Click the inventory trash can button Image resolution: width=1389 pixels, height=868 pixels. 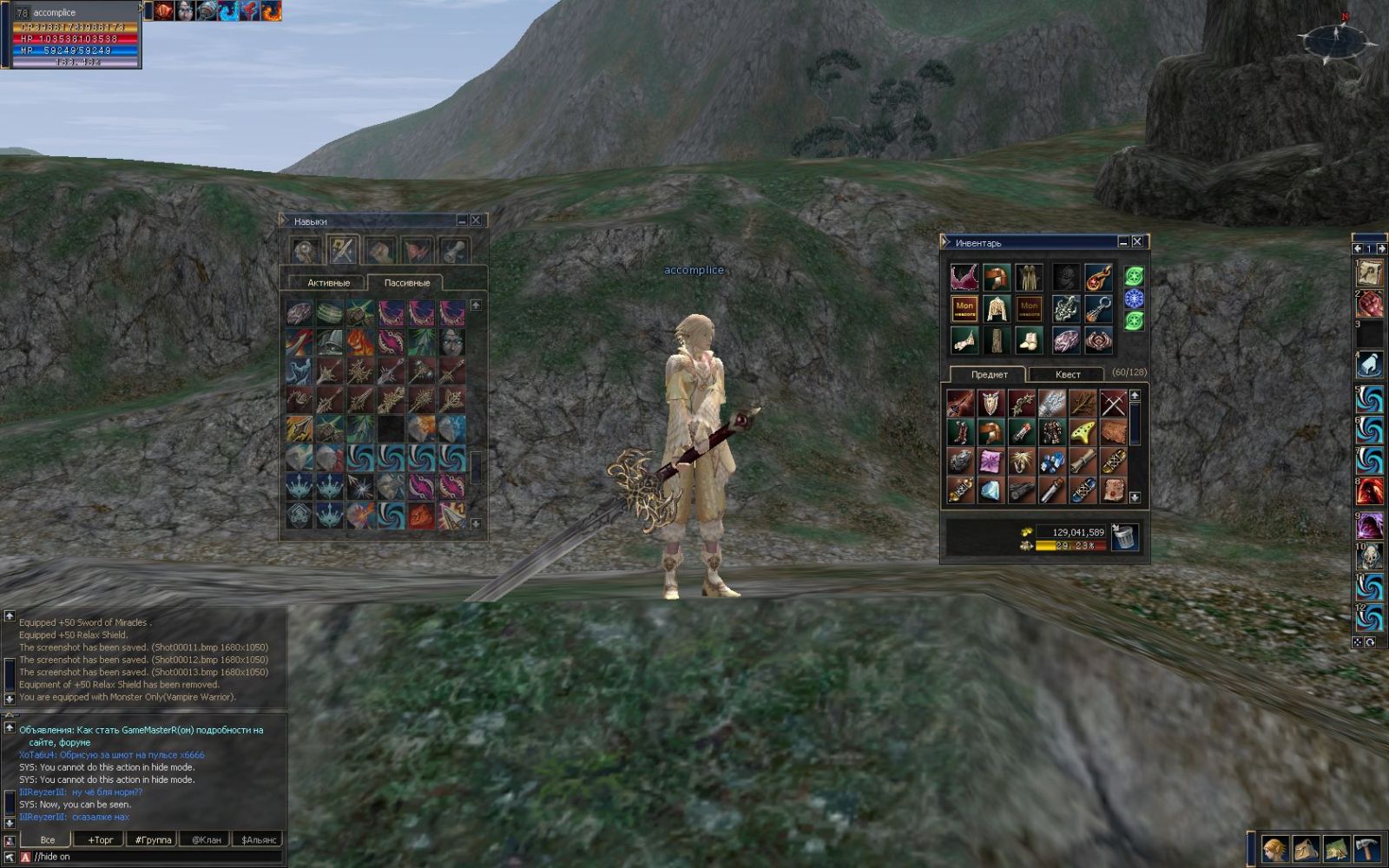(x=1125, y=537)
